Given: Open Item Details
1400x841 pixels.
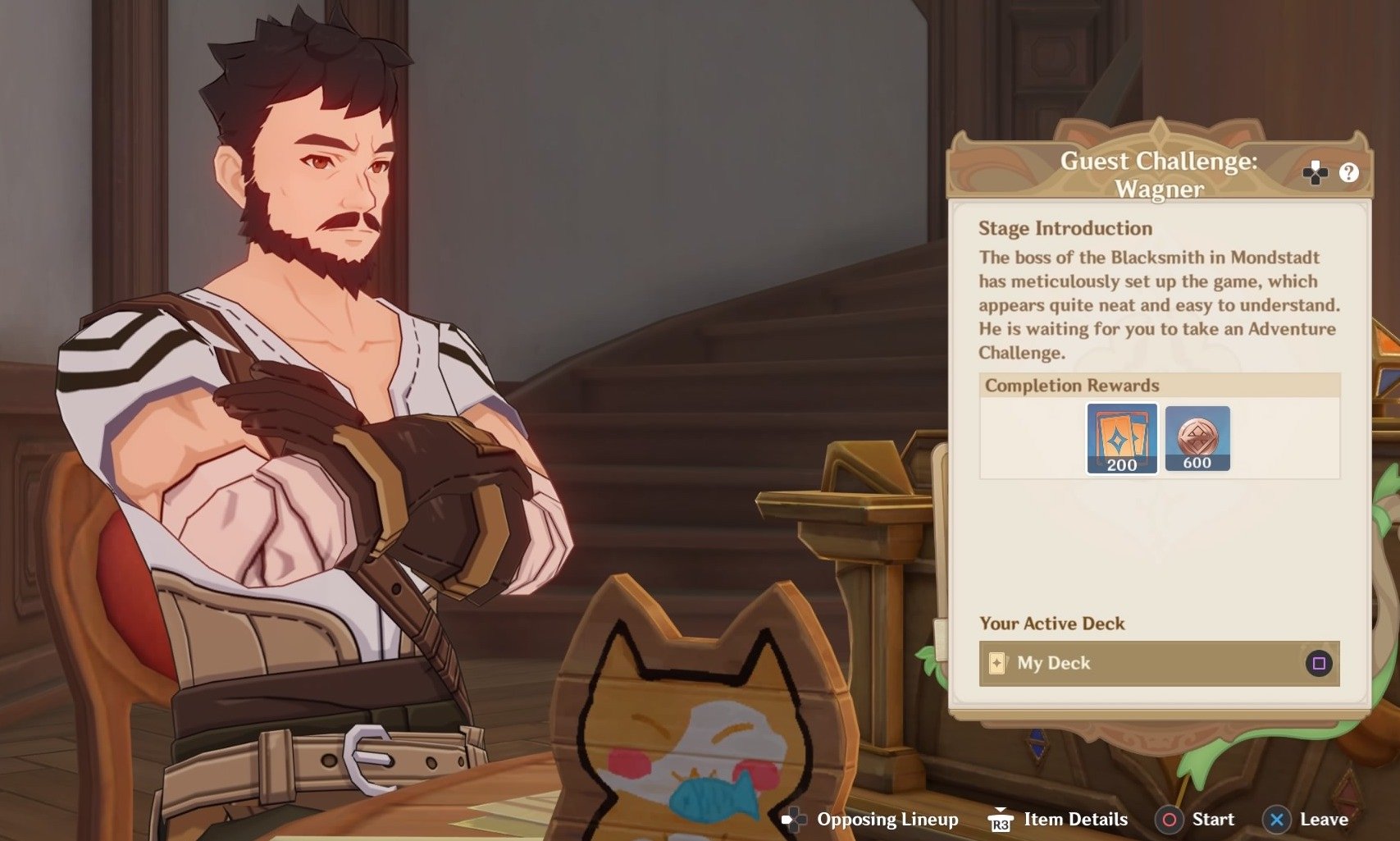Looking at the screenshot, I should pyautogui.click(x=1058, y=819).
